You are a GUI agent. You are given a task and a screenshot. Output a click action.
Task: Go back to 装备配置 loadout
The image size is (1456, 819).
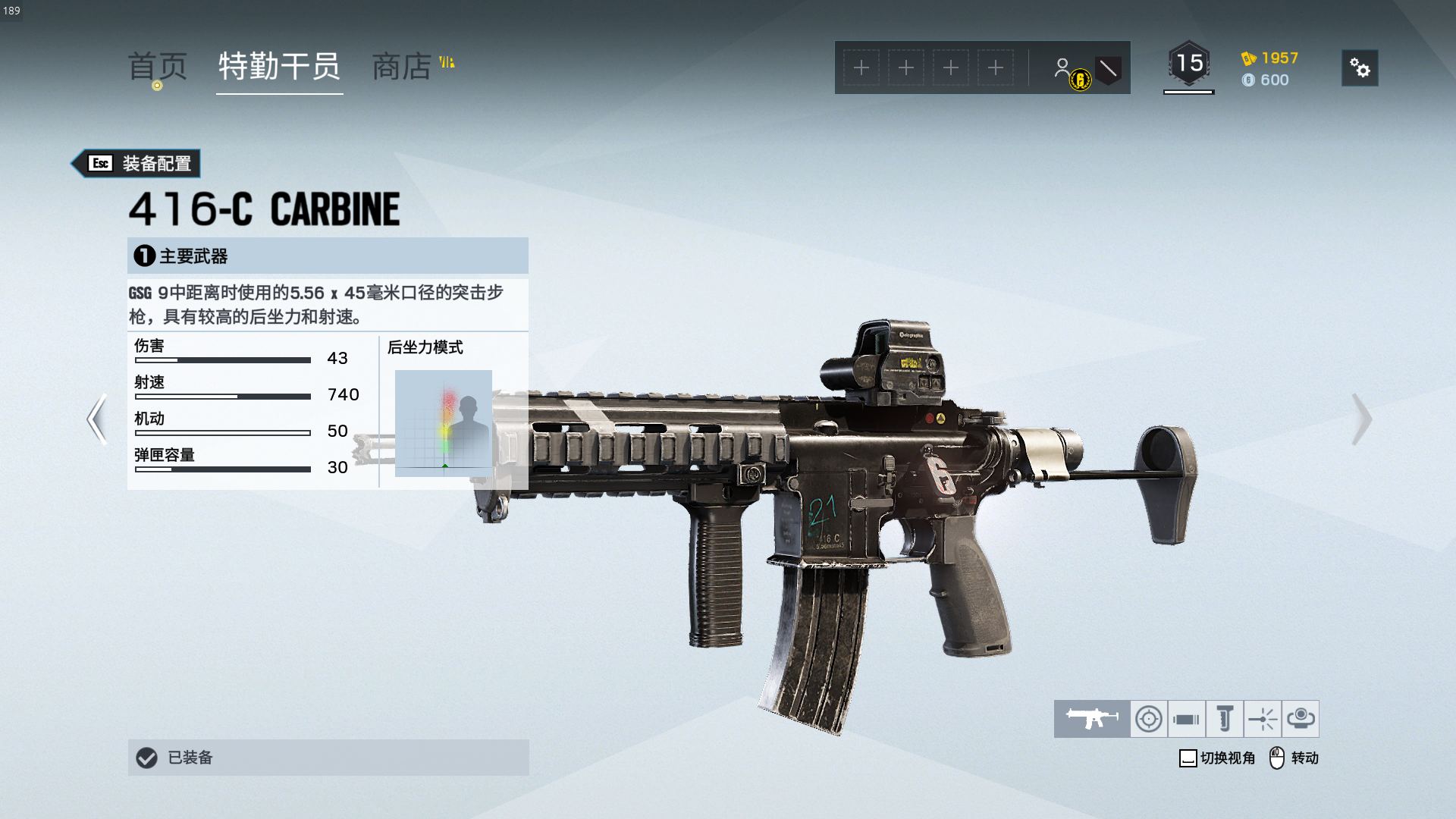136,163
